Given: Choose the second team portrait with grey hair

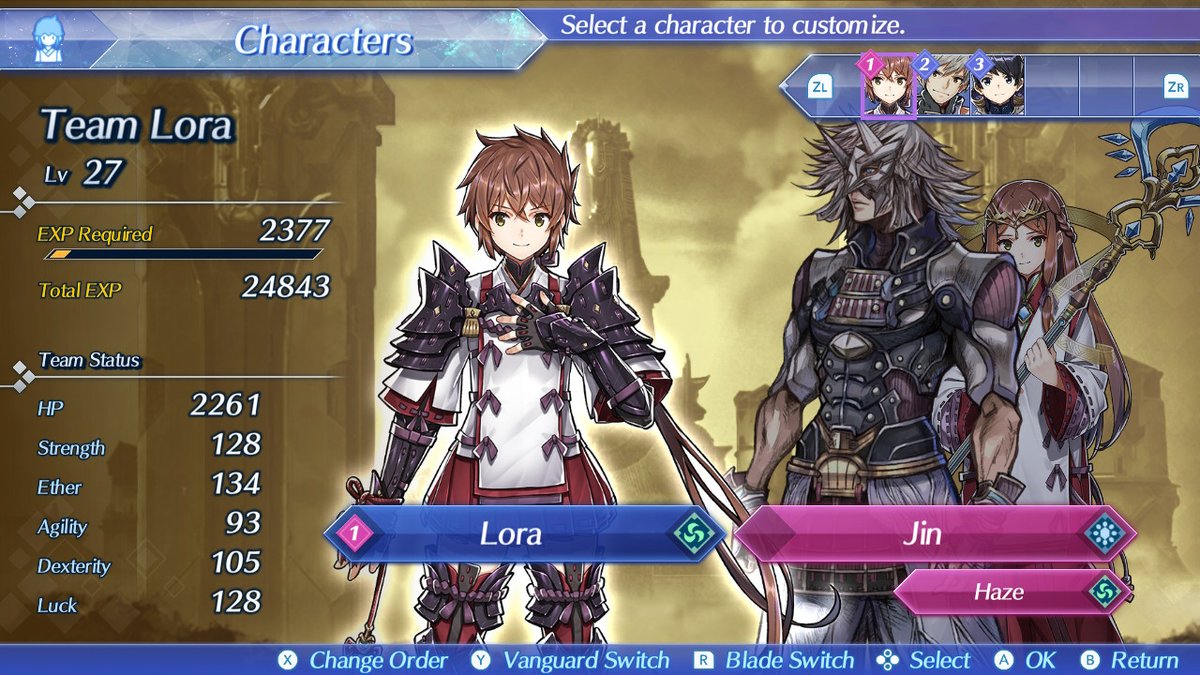Looking at the screenshot, I should 943,87.
